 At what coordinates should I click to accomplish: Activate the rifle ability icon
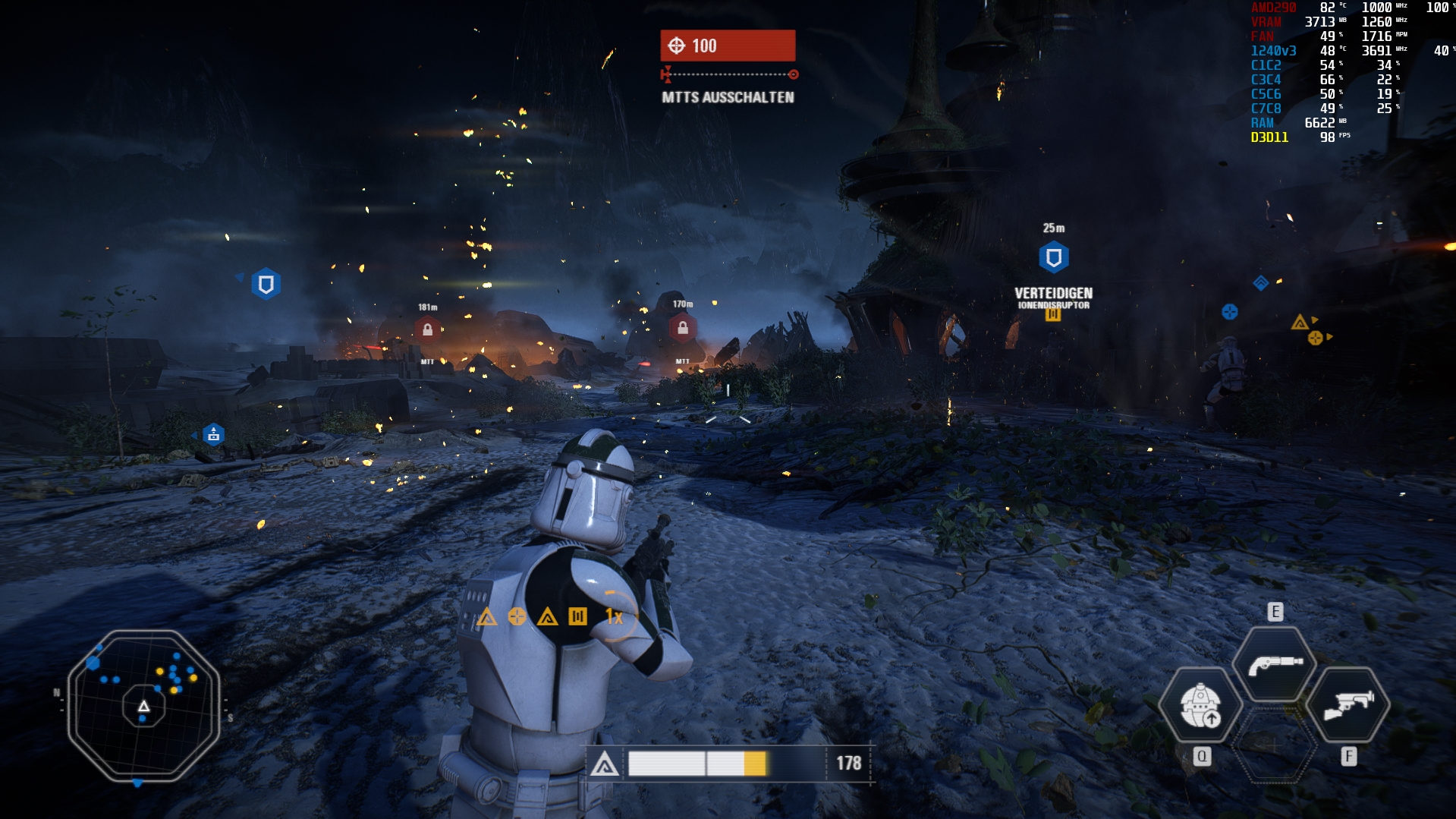(x=1348, y=704)
